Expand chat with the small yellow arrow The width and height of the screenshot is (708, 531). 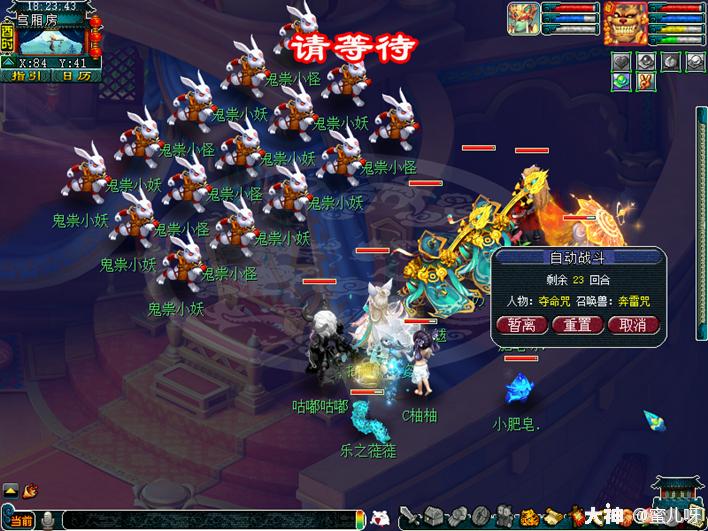coord(10,490)
